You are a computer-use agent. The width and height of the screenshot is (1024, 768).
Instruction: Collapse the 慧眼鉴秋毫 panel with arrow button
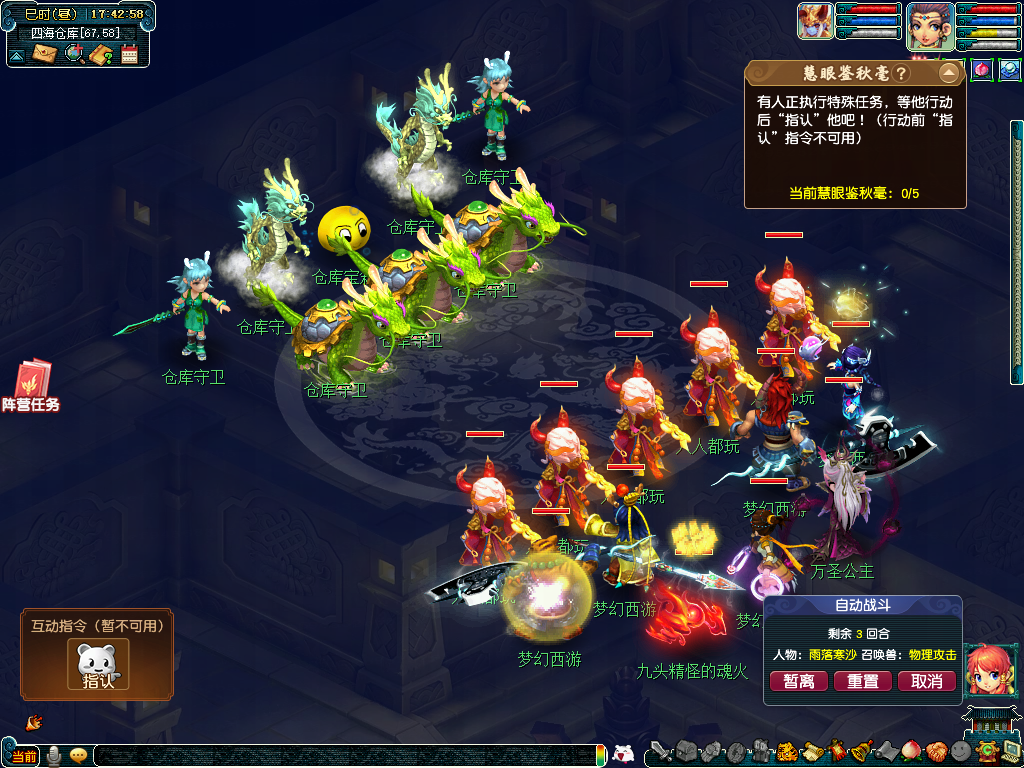(x=948, y=74)
